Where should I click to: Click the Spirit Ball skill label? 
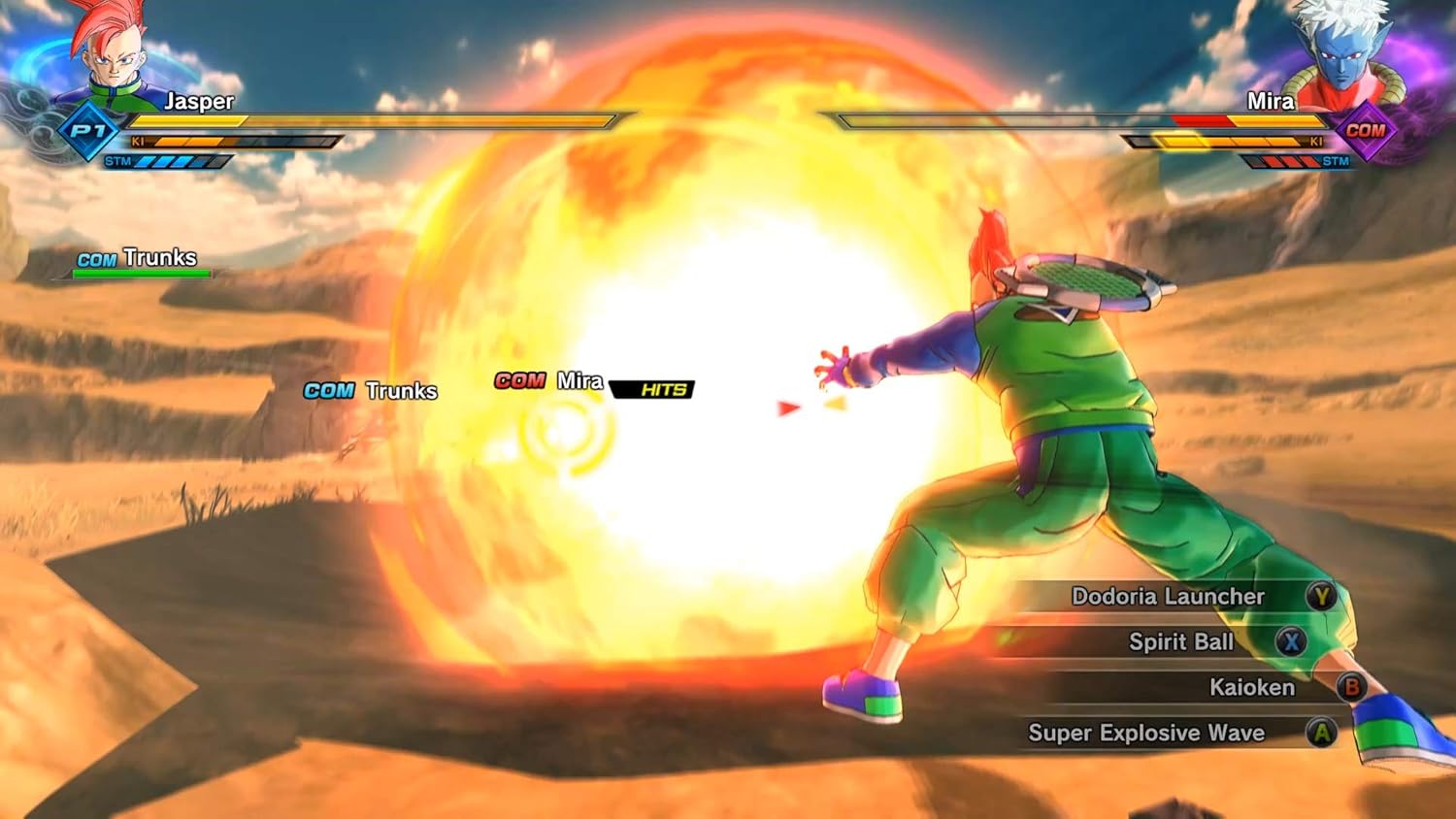pos(1180,642)
